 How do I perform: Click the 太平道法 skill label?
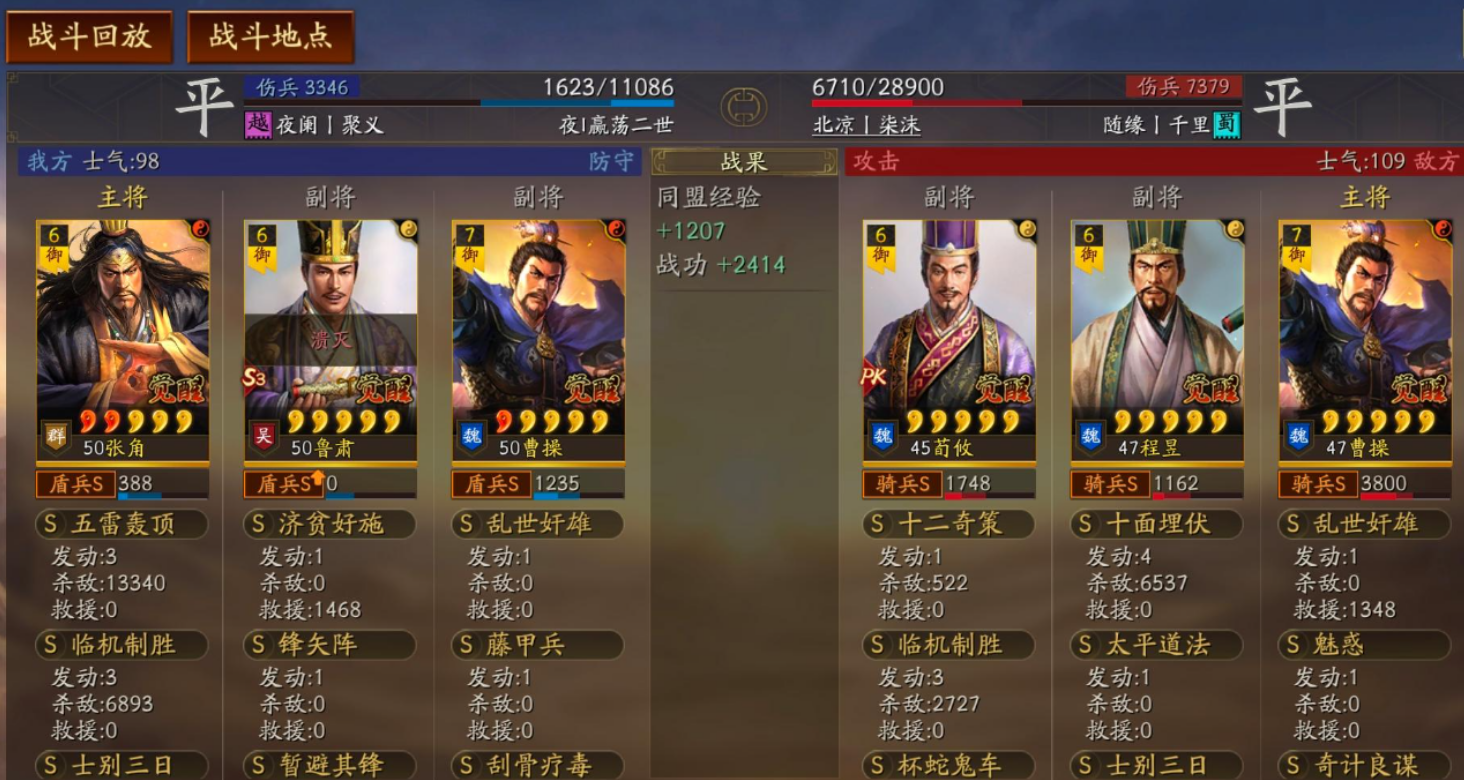[x=1156, y=645]
